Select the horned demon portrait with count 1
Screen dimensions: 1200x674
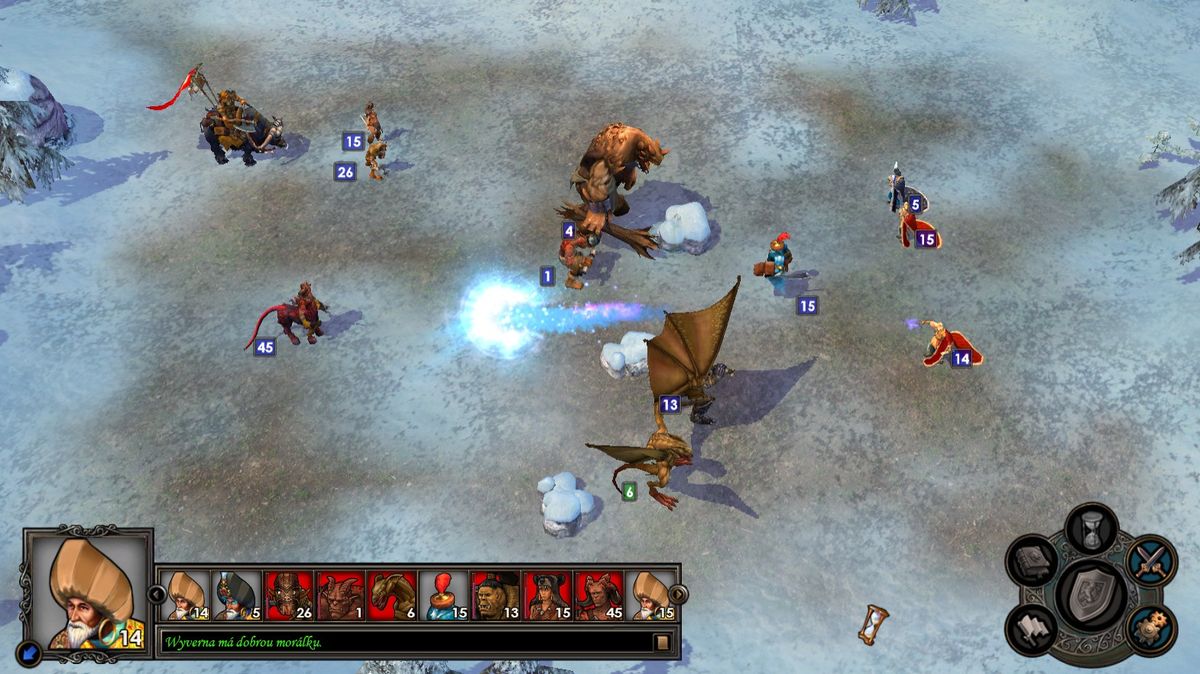coord(341,595)
